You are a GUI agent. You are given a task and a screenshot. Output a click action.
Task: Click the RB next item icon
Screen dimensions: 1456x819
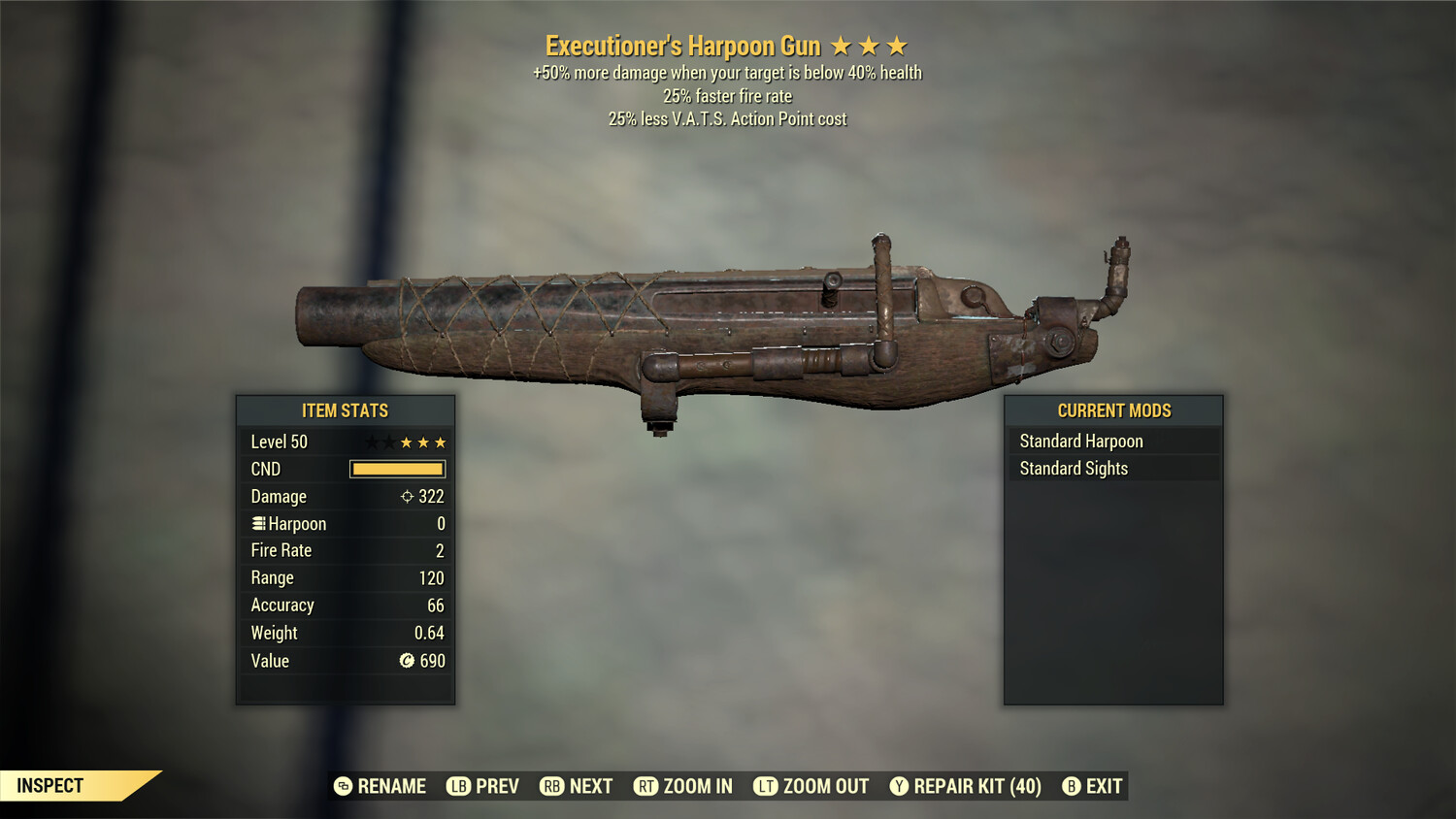click(551, 786)
